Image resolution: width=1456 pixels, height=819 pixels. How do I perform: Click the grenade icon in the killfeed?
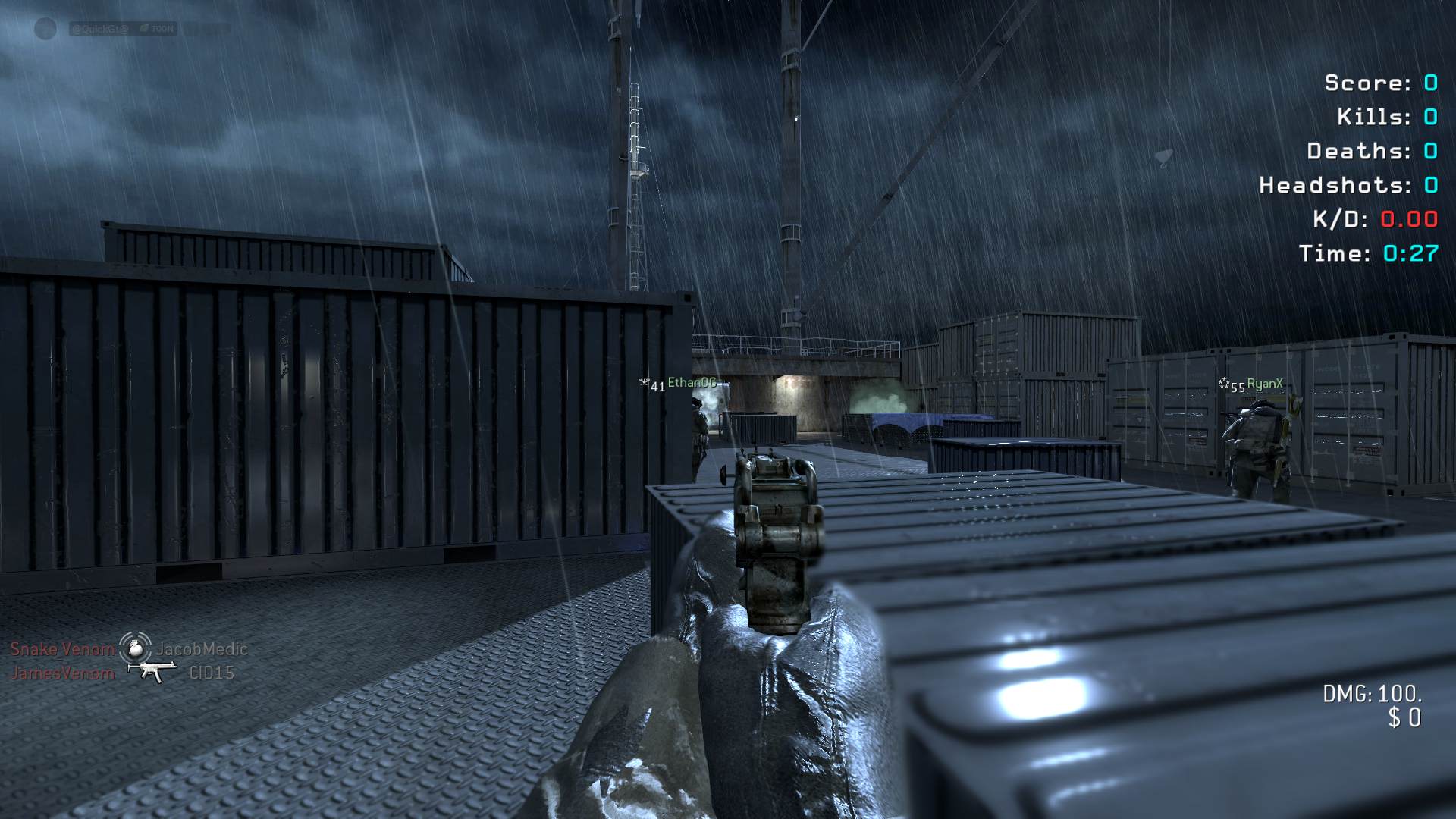click(136, 648)
